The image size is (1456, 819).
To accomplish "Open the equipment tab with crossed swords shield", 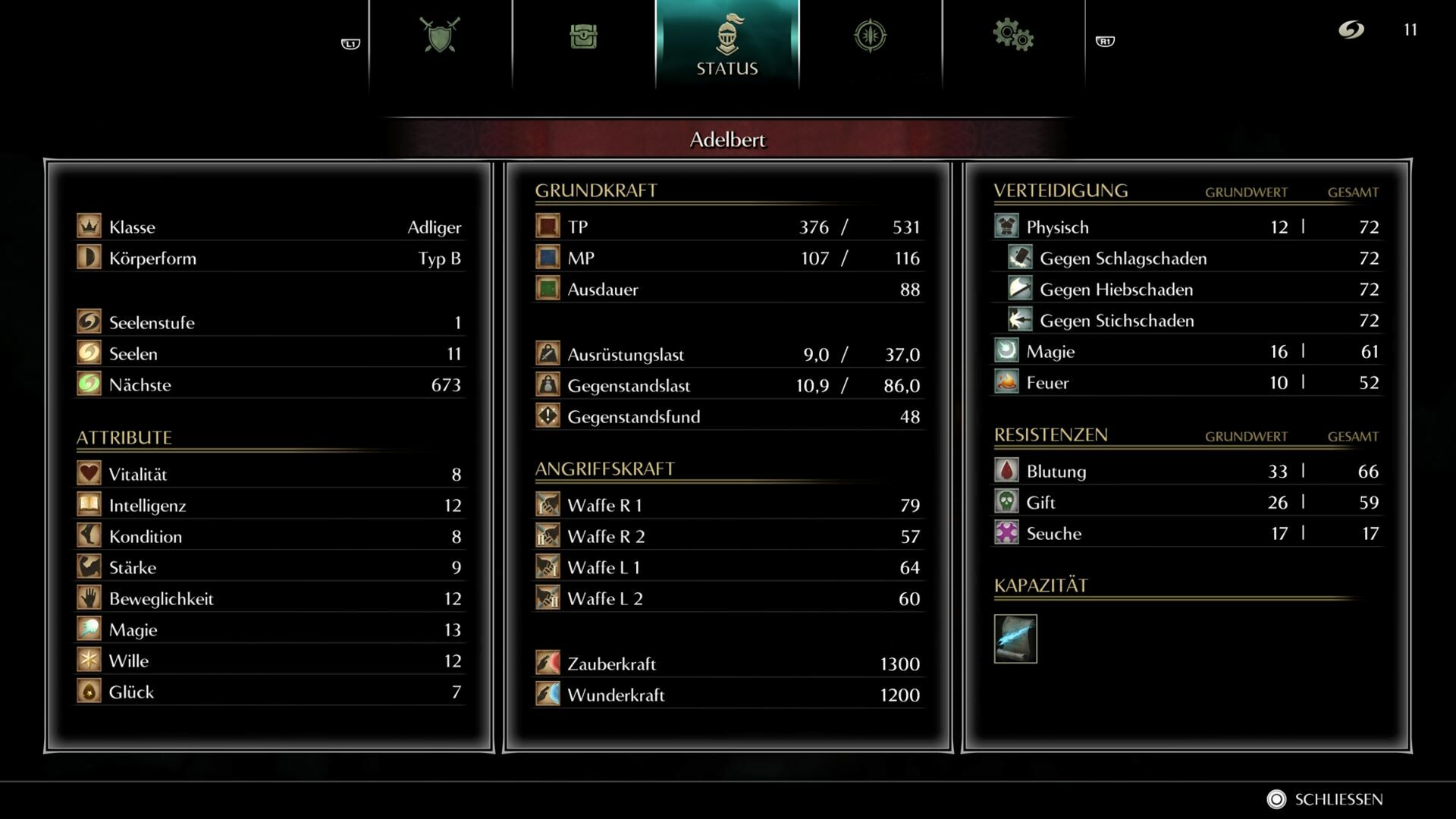I will [x=440, y=36].
